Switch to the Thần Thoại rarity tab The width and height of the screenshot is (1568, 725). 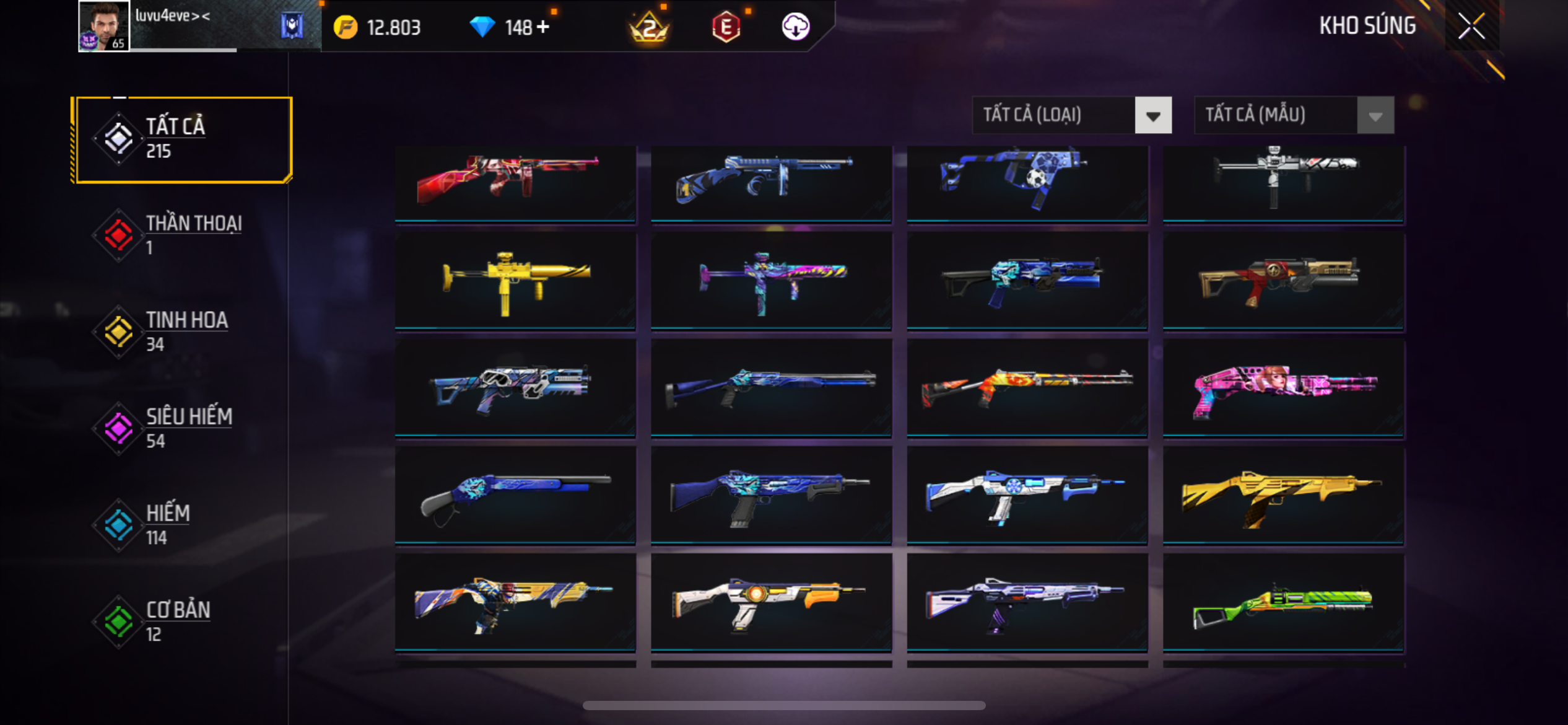[180, 235]
